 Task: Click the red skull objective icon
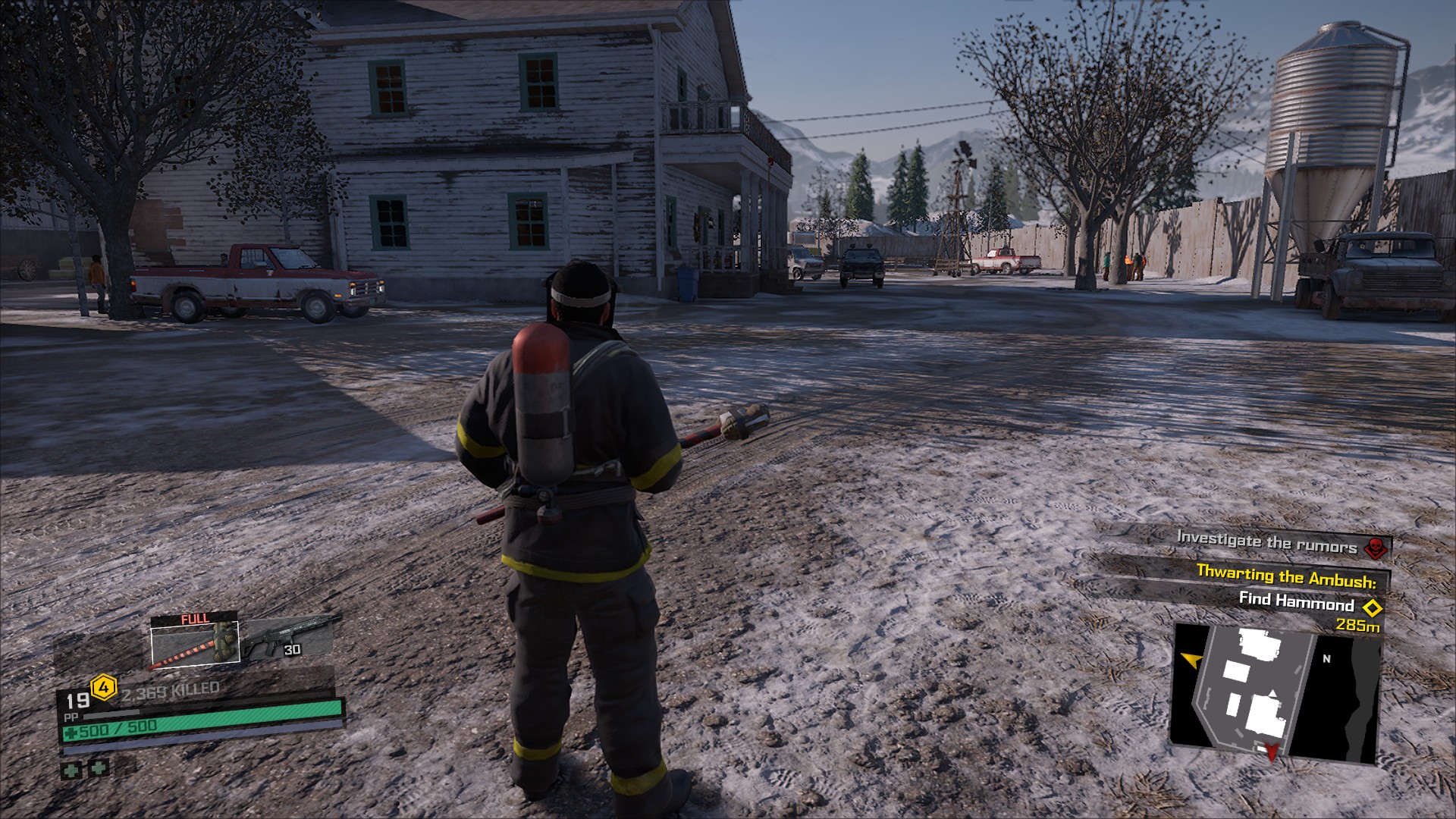pos(1375,547)
